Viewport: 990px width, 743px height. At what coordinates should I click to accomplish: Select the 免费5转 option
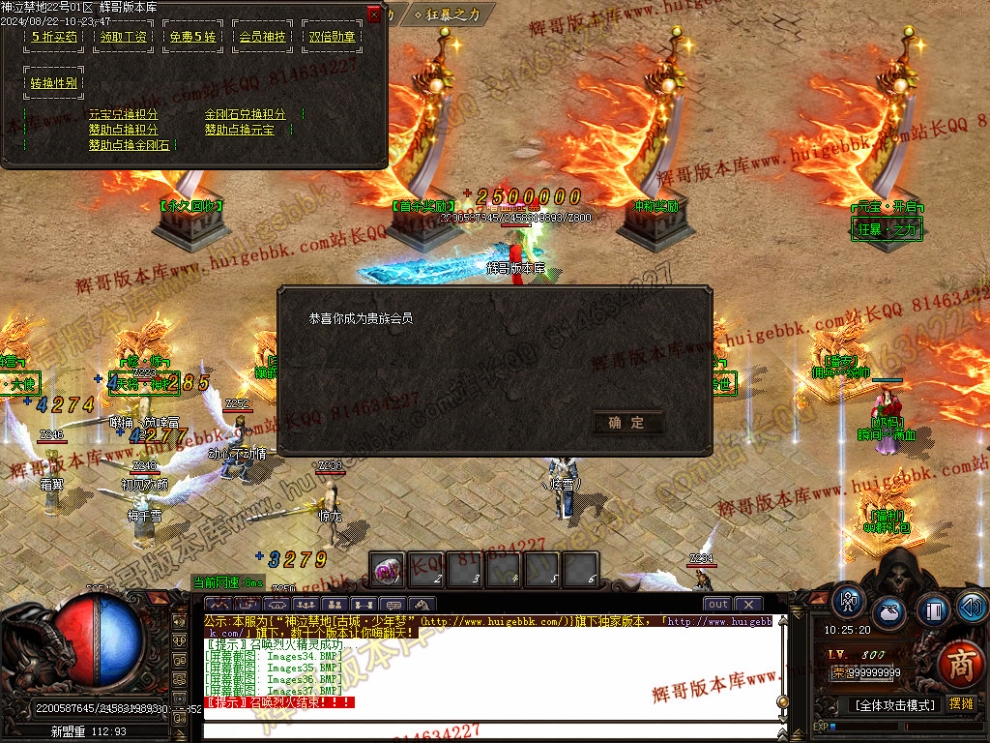pyautogui.click(x=192, y=37)
